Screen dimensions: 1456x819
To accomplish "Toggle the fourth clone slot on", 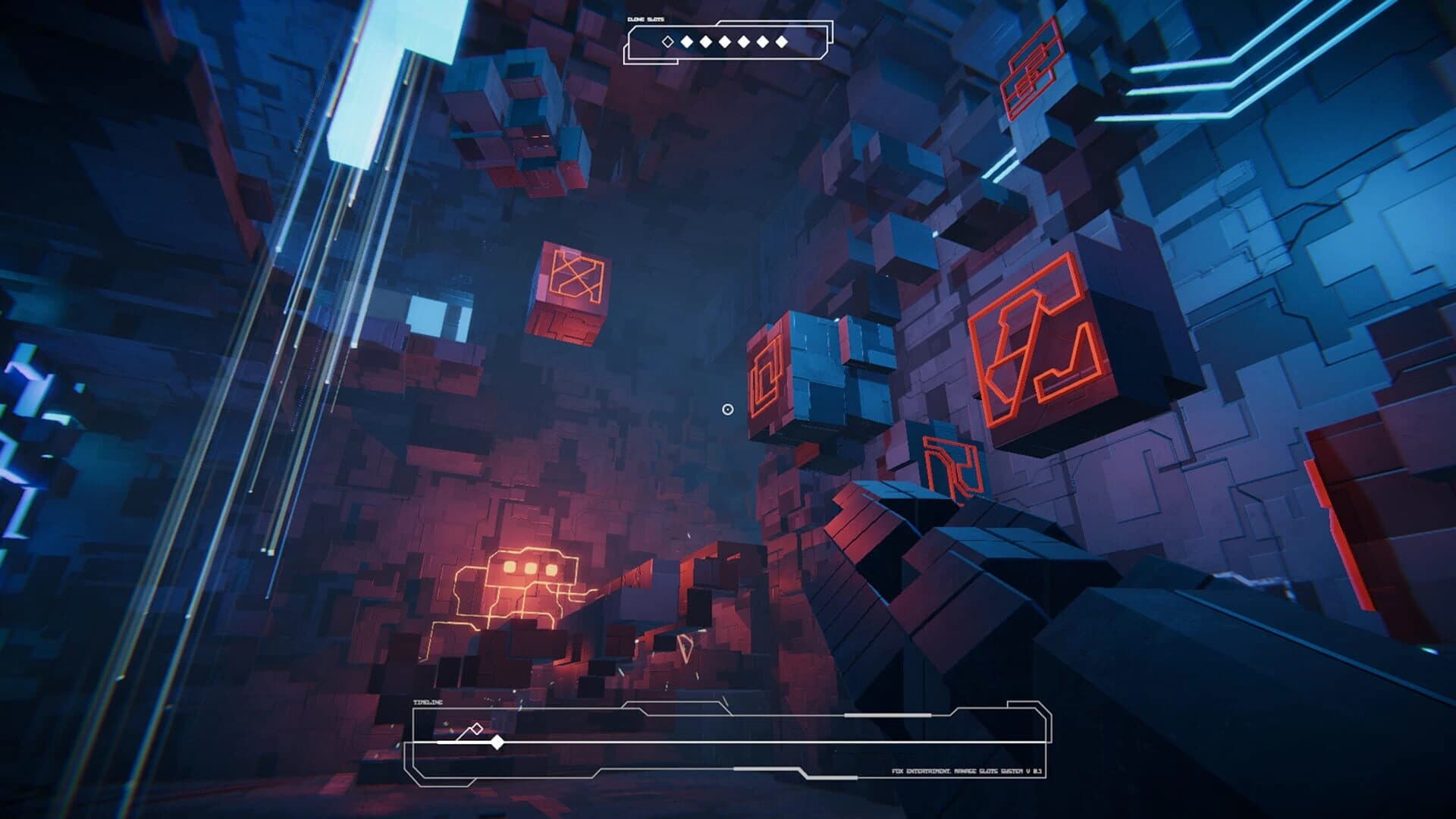I will [724, 42].
